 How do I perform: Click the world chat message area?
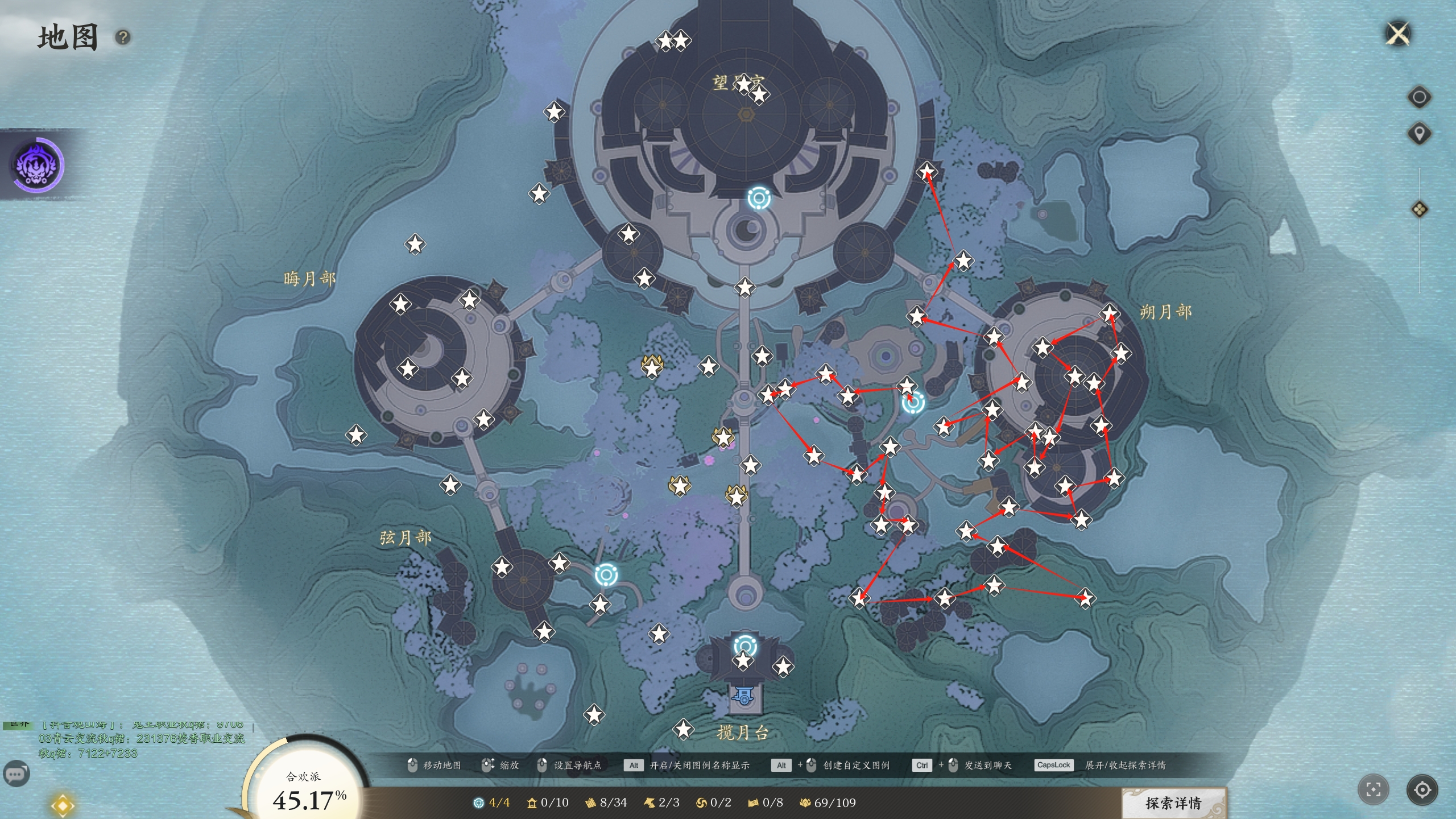tap(141, 739)
